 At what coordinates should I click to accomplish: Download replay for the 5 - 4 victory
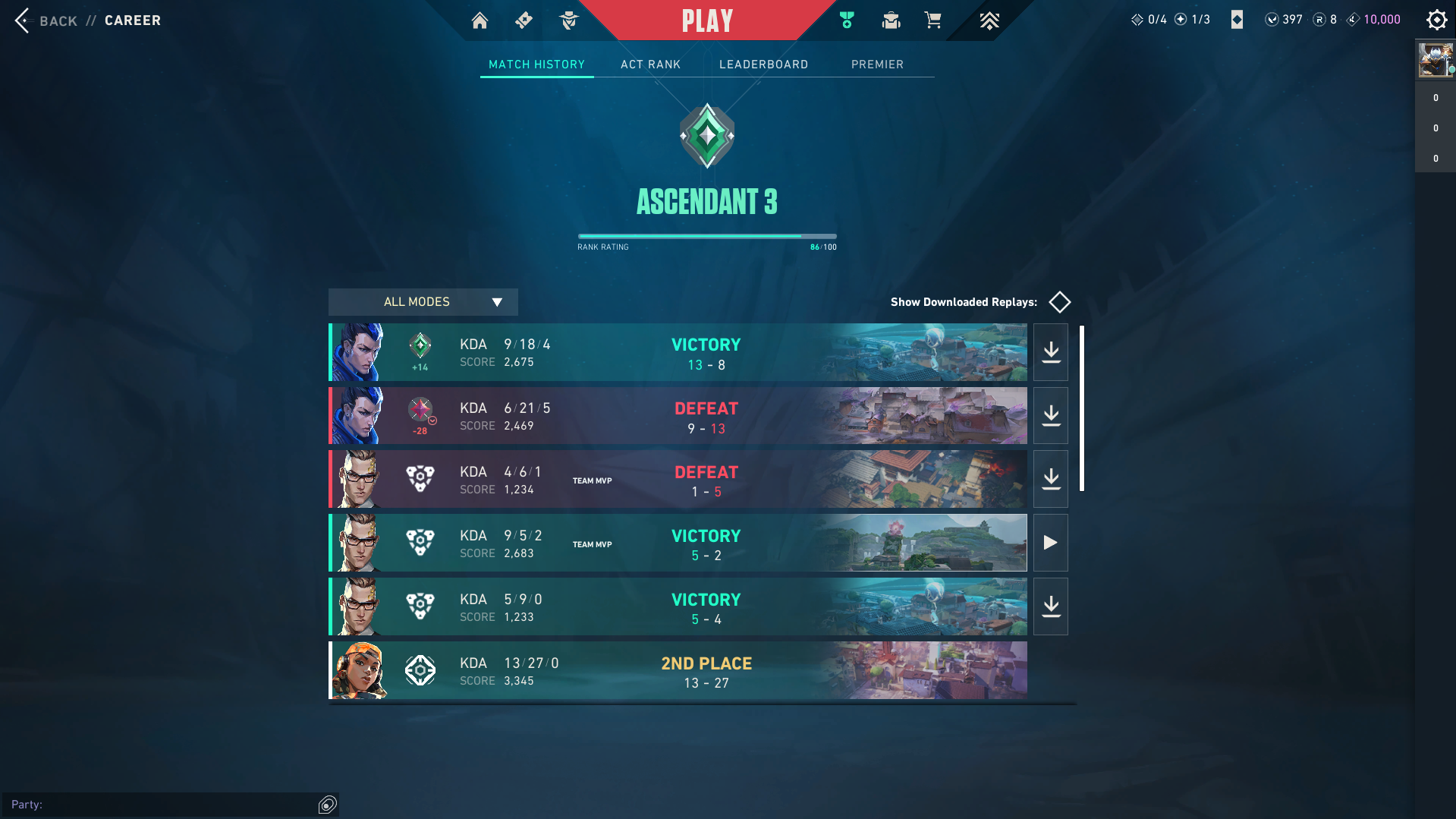(x=1051, y=606)
